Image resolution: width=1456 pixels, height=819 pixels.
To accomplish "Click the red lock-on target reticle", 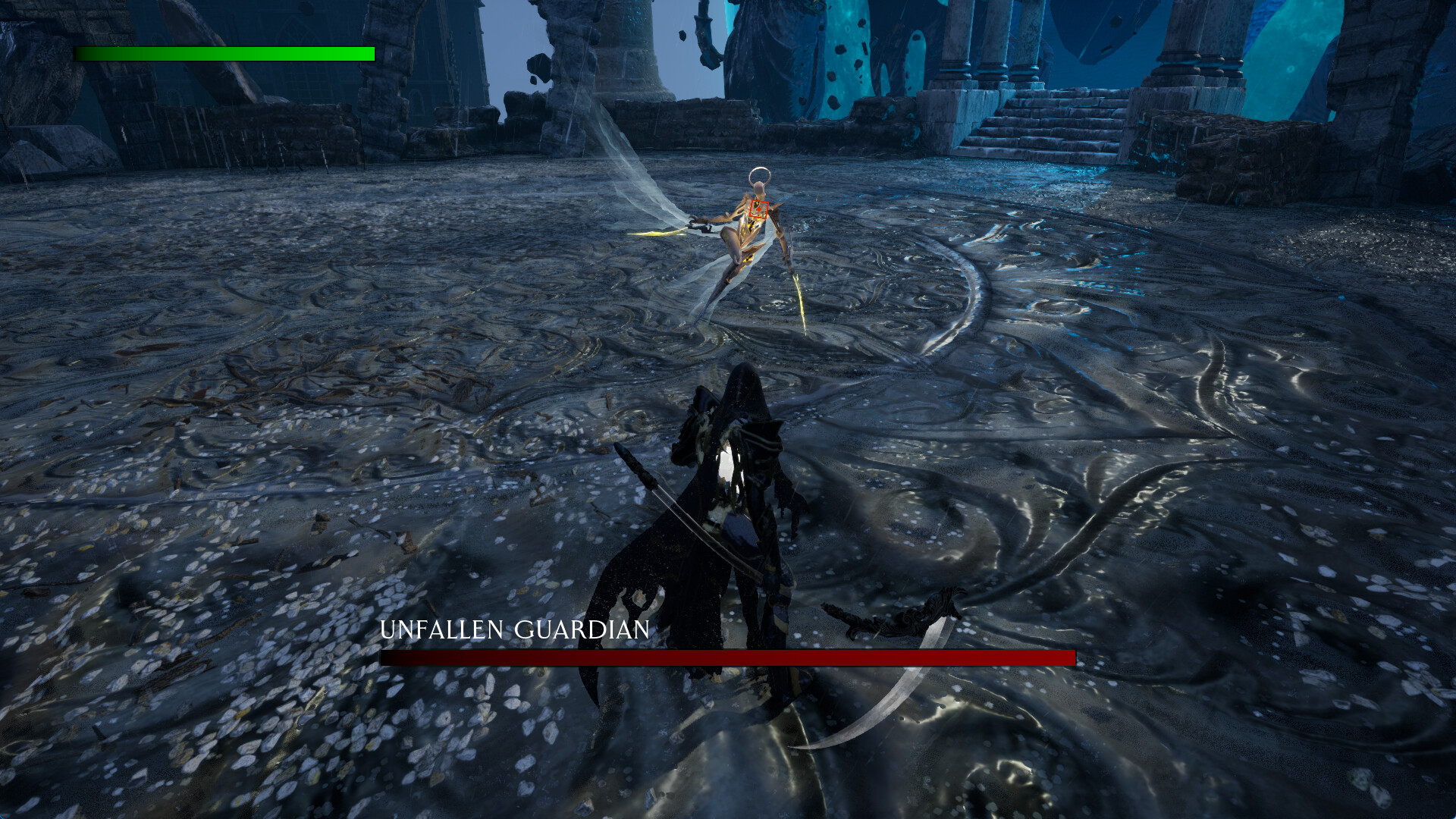I will [758, 211].
